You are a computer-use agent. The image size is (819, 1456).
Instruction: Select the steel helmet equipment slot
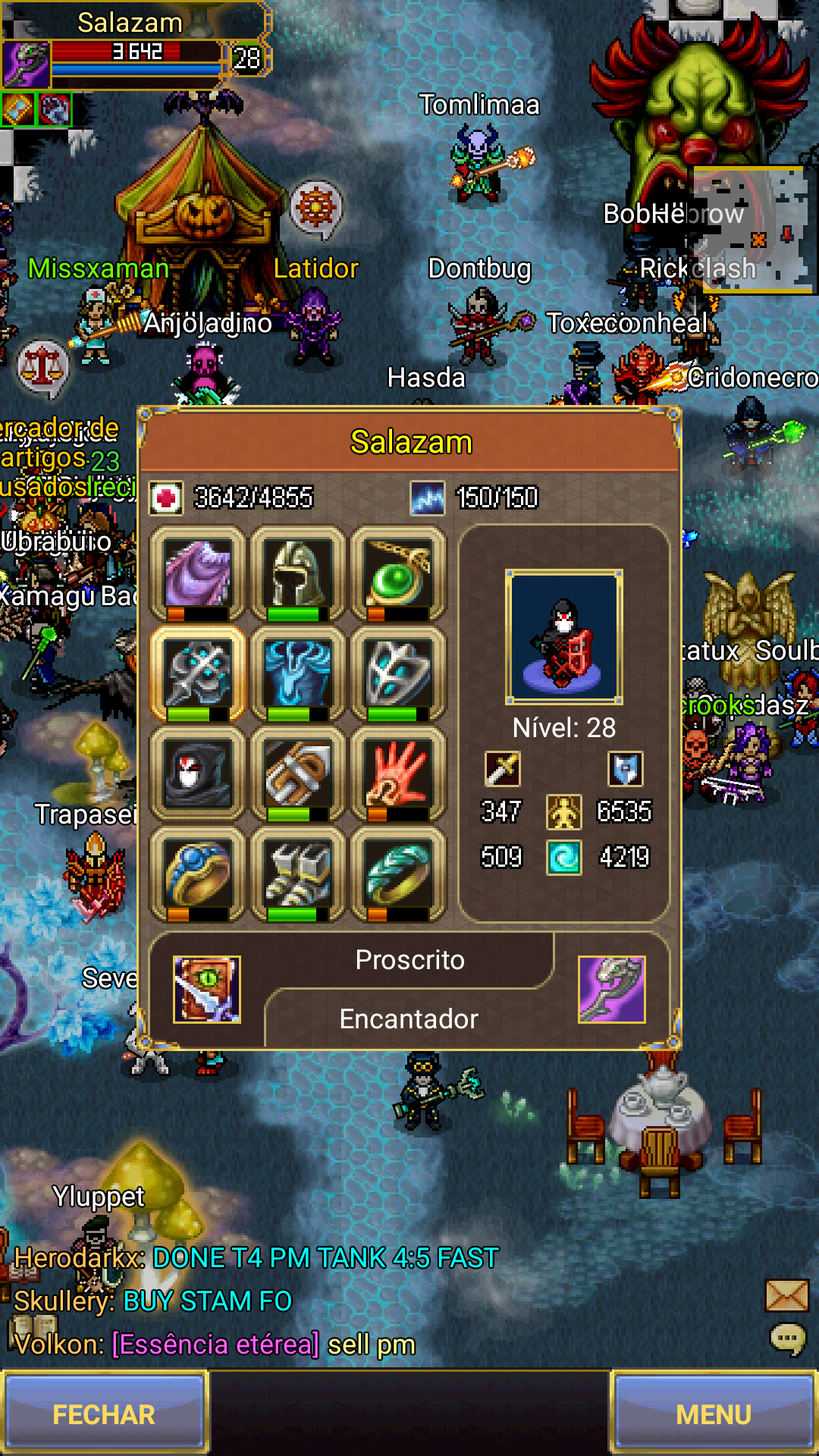click(x=298, y=573)
